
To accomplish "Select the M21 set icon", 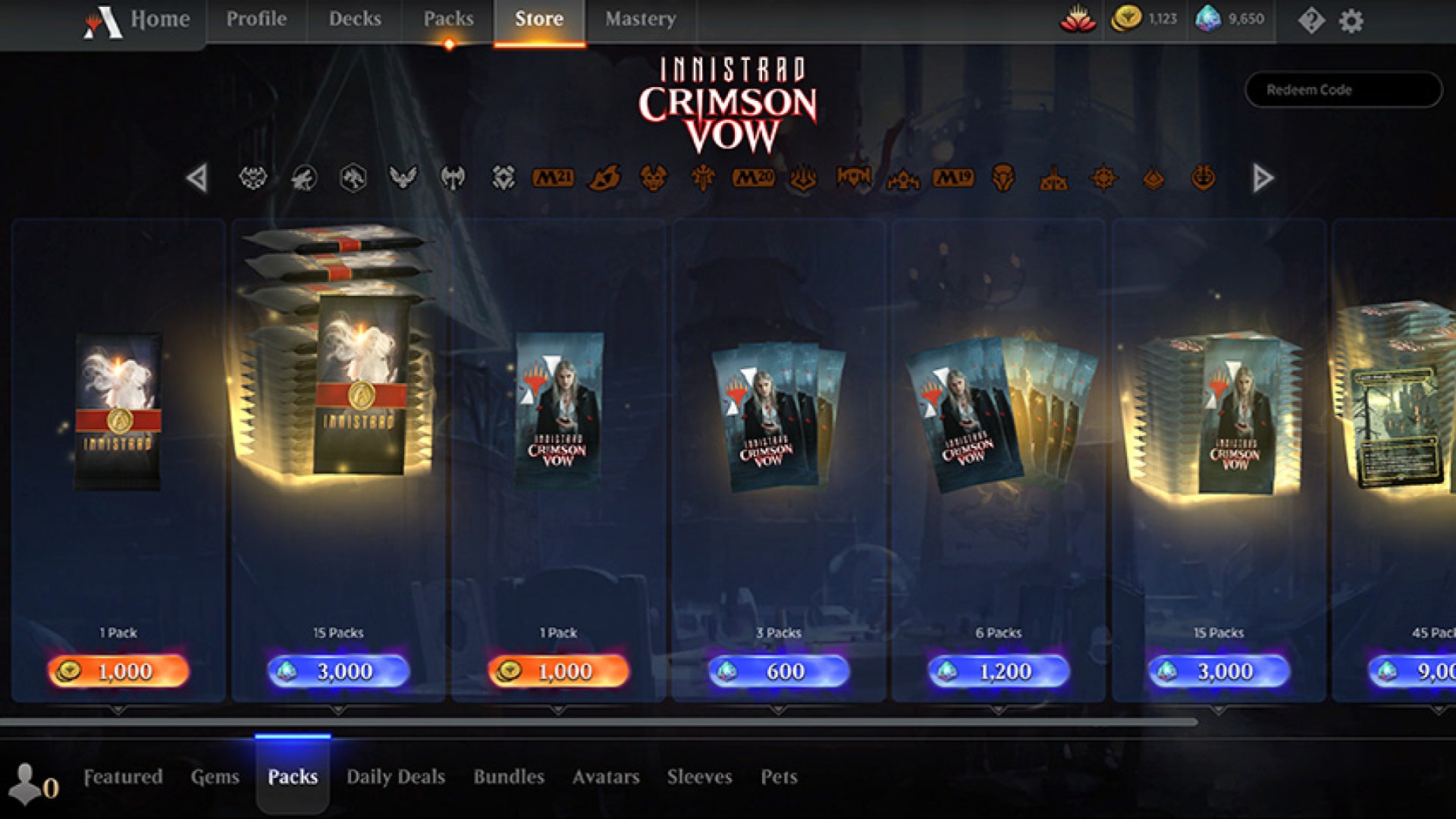I will [553, 177].
